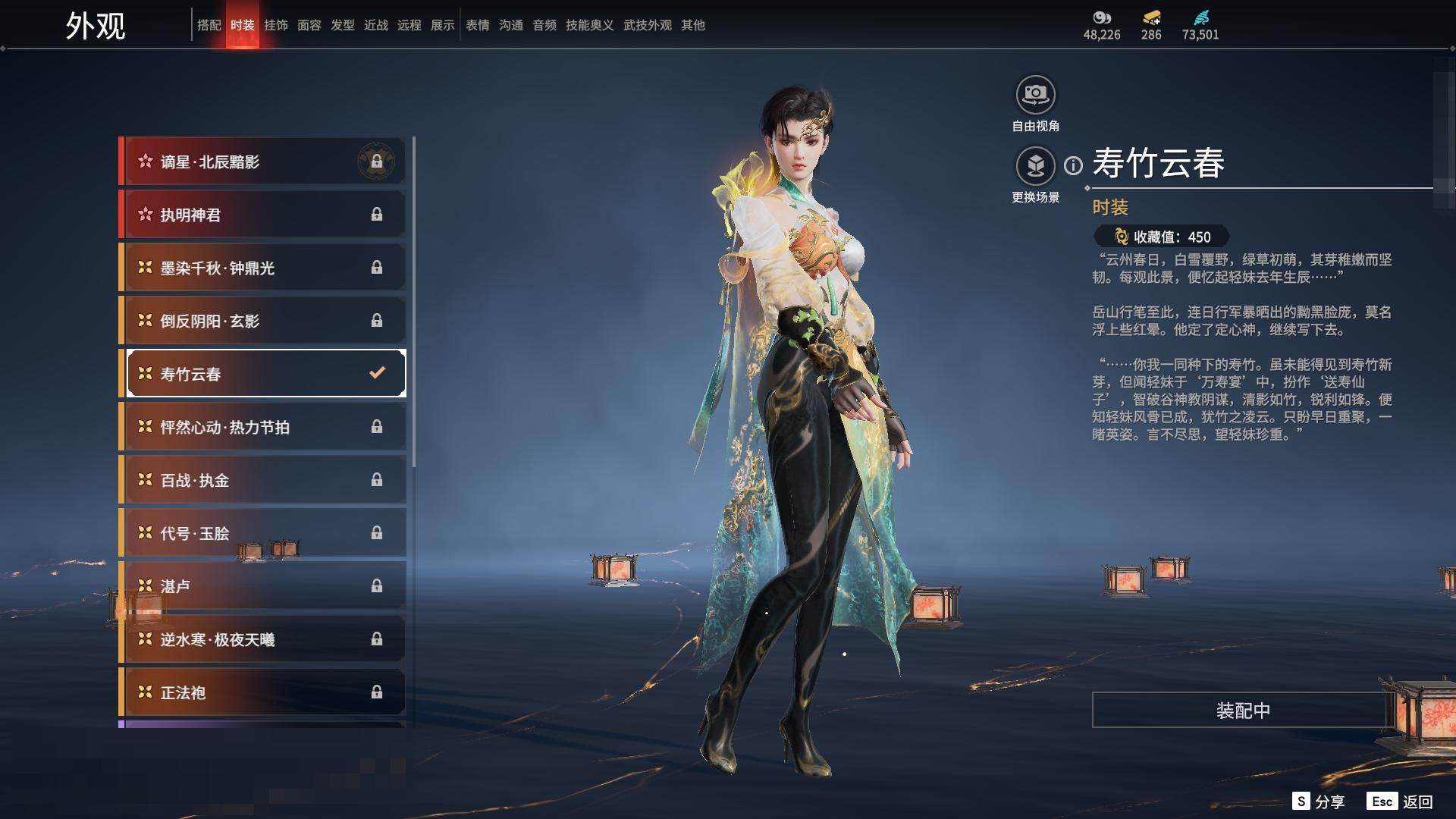Image resolution: width=1456 pixels, height=819 pixels.
Task: Click the 更换场景 change scene button
Action: point(1035,167)
